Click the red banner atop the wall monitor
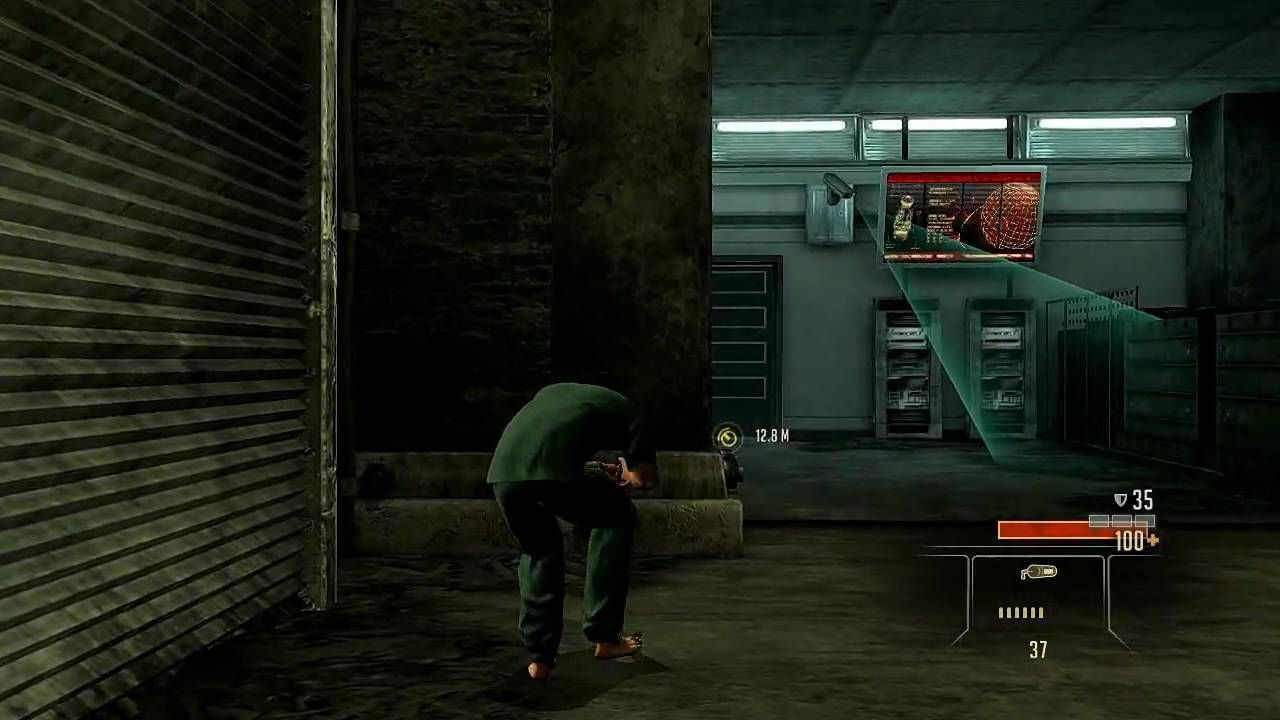The height and width of the screenshot is (720, 1280). 962,177
